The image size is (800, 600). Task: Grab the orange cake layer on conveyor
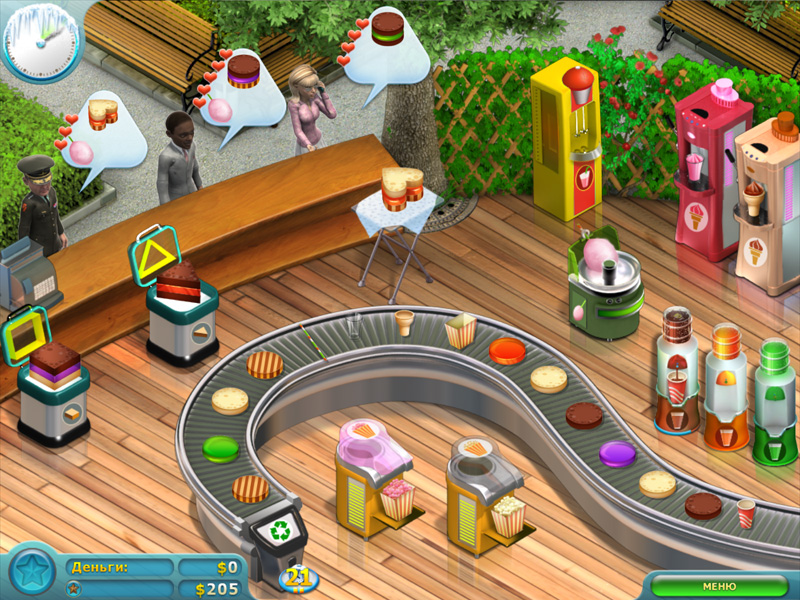pyautogui.click(x=507, y=350)
